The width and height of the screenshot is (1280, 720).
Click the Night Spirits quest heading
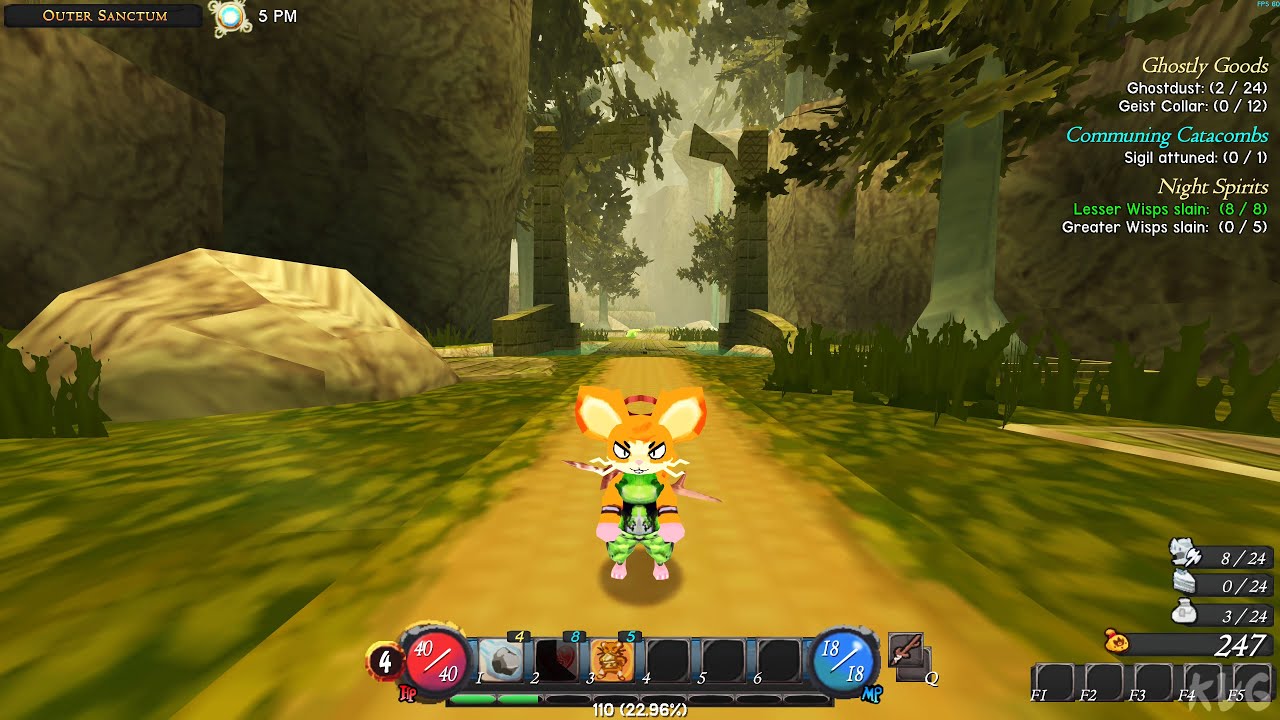pos(1212,187)
